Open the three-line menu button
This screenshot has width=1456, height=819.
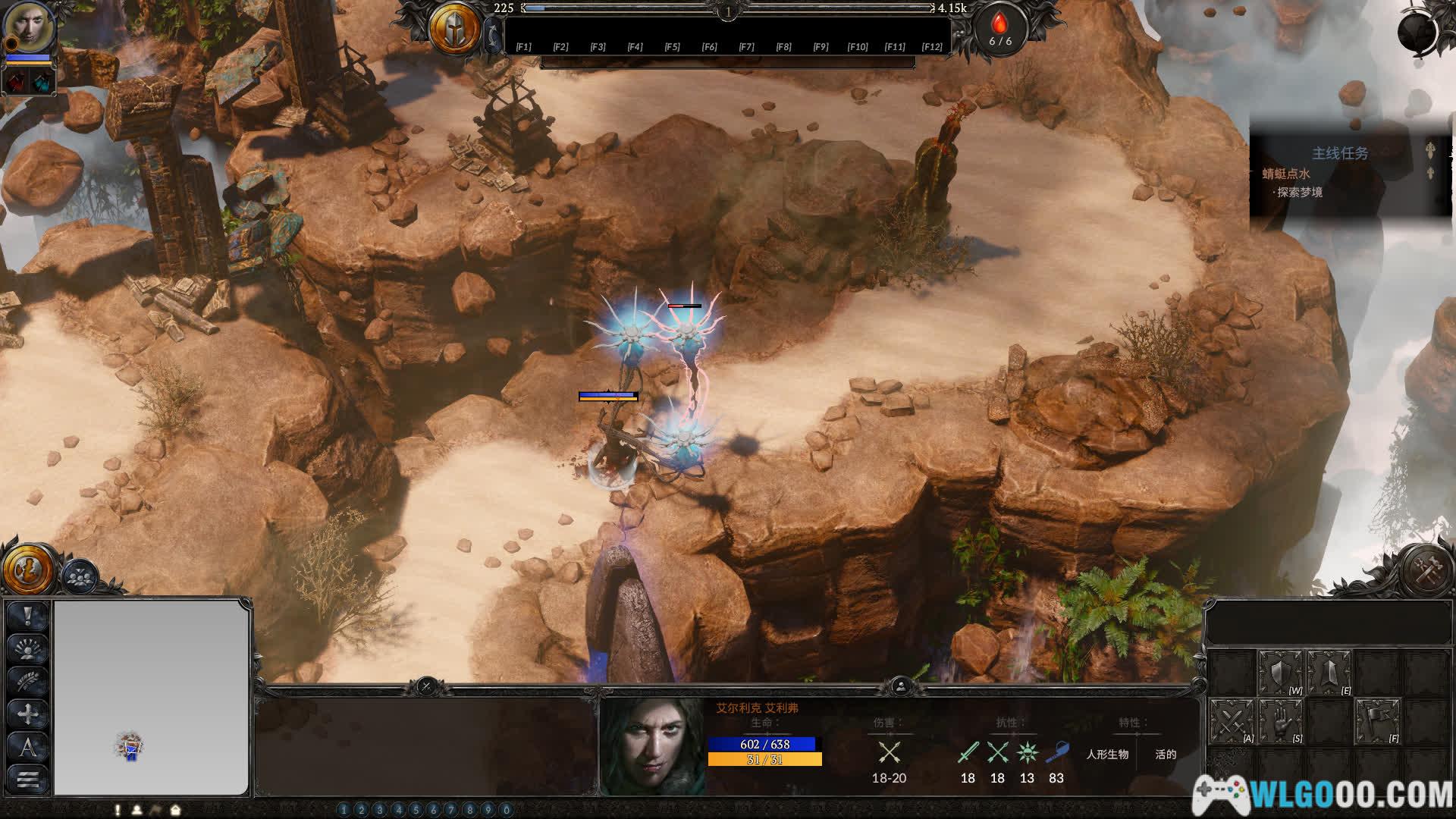(28, 780)
